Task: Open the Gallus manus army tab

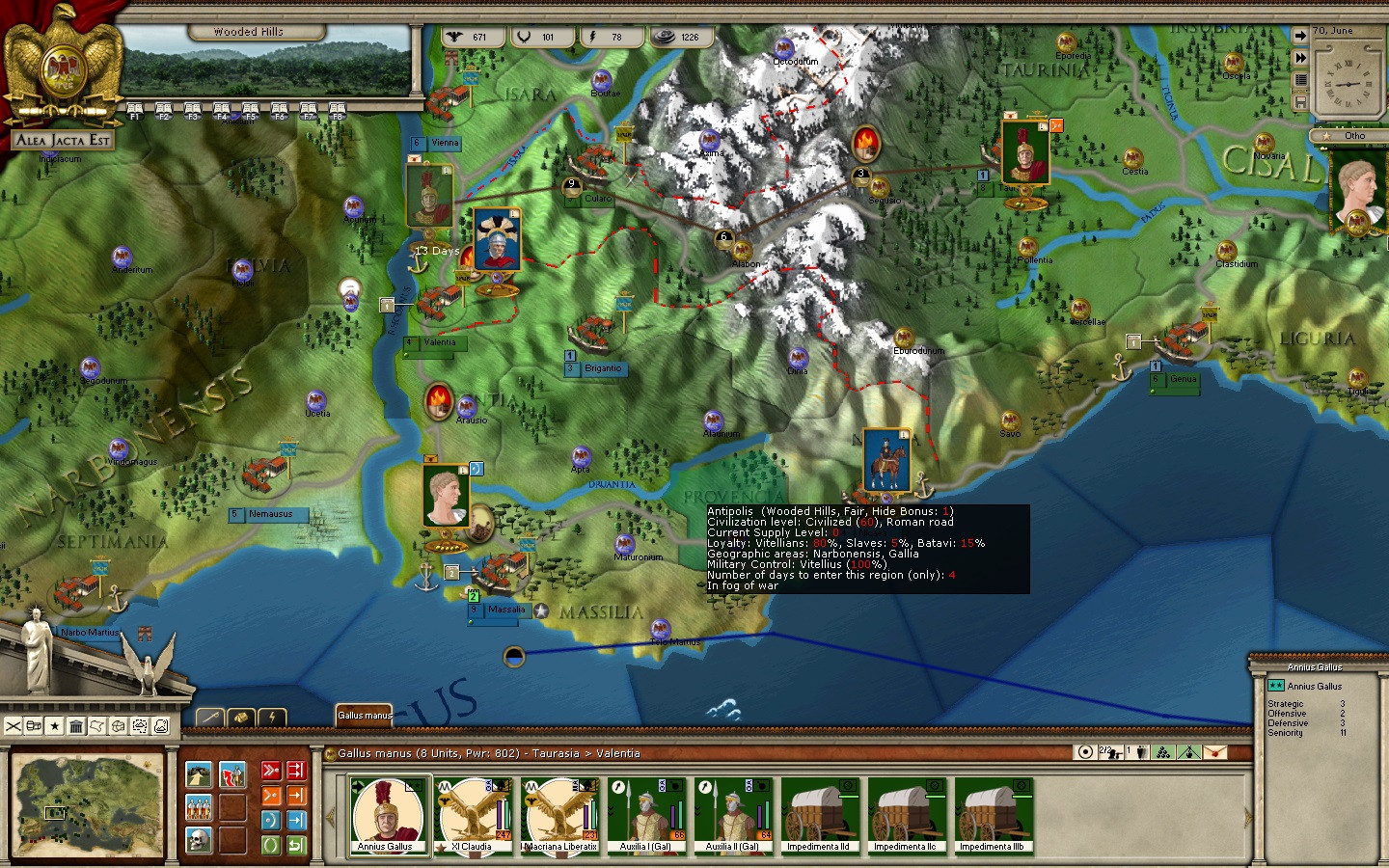Action: [365, 715]
